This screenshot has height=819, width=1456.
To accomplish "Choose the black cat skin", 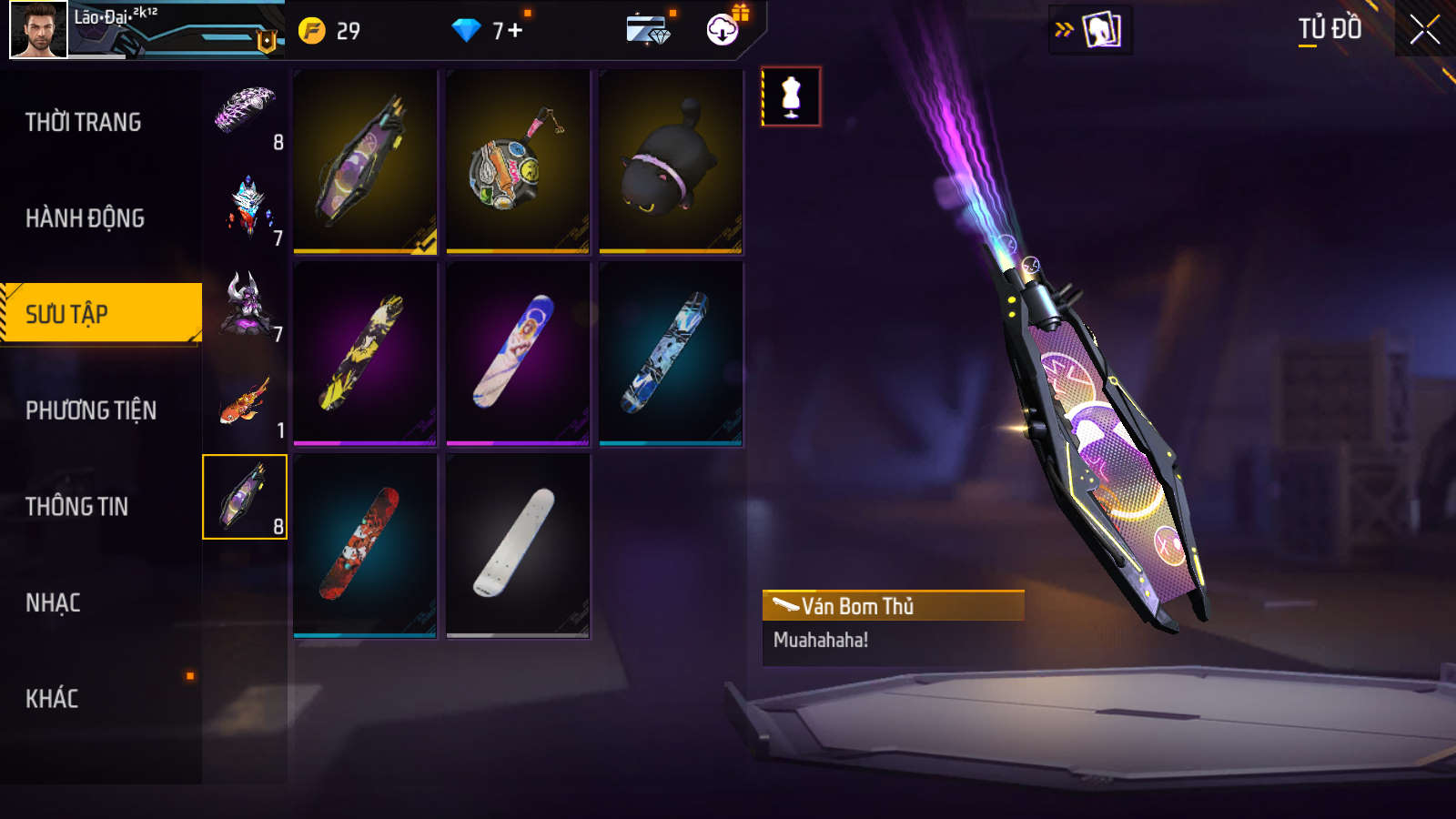I will point(671,162).
